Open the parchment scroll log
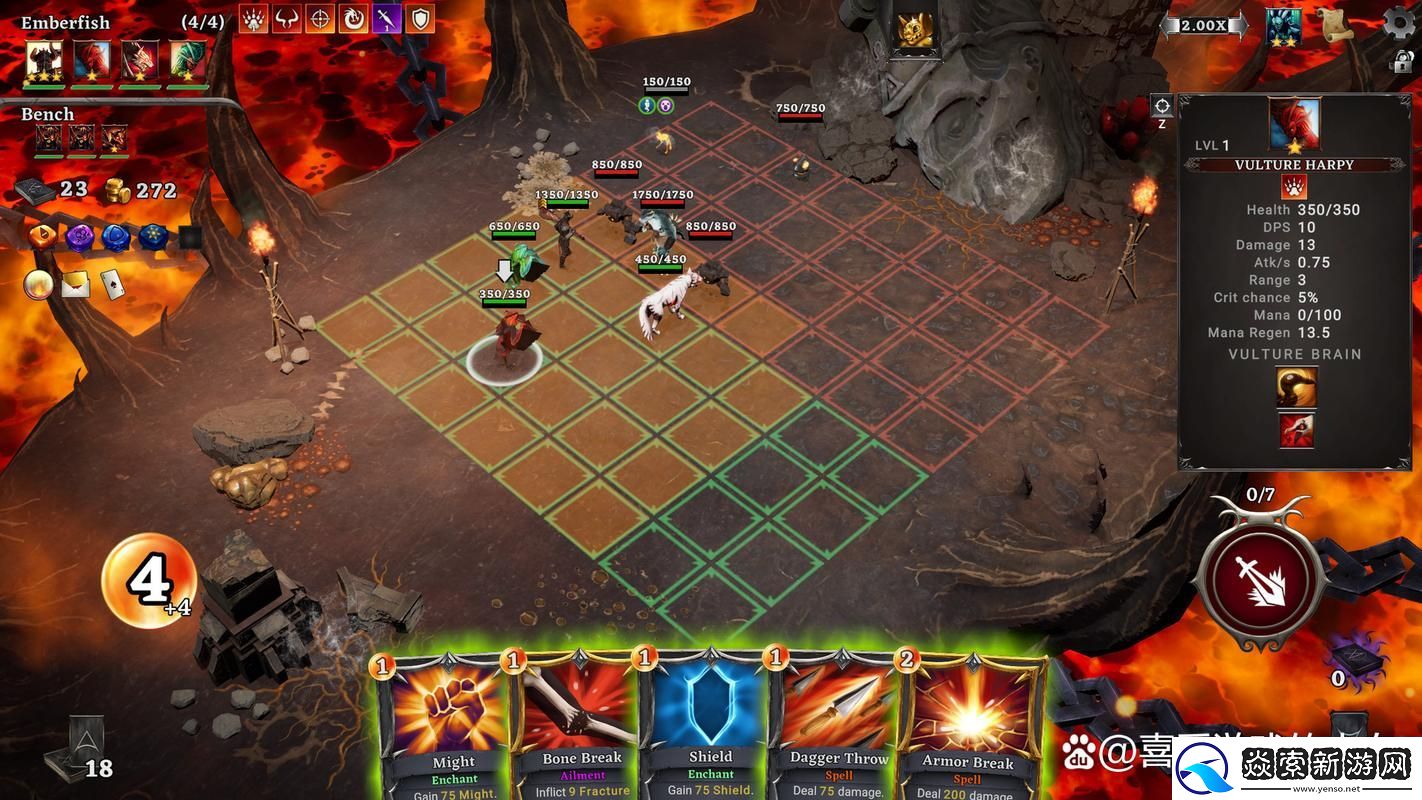Viewport: 1422px width, 800px height. [1334, 24]
